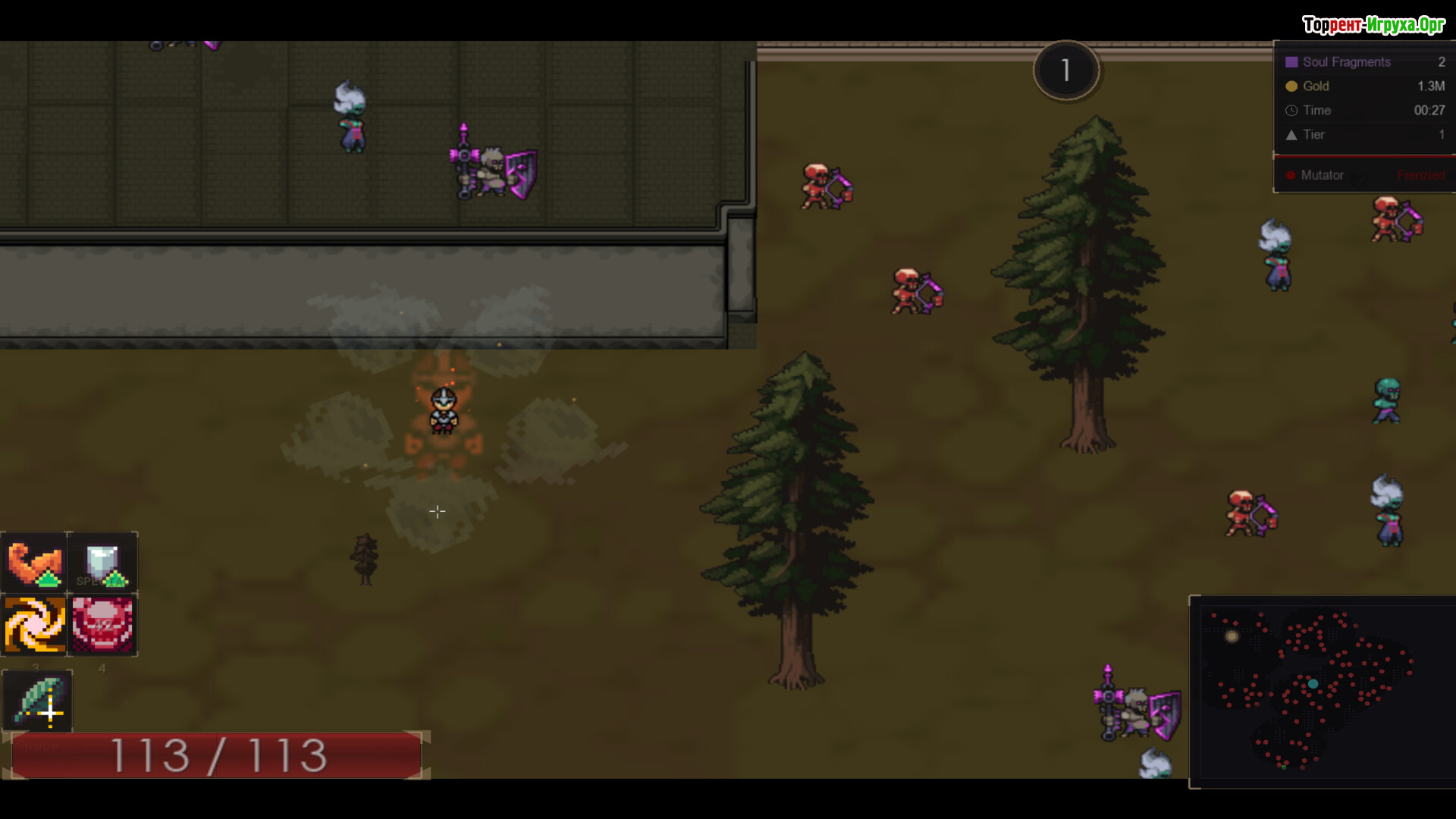Select the Mutator row in stats panel

point(1363,175)
